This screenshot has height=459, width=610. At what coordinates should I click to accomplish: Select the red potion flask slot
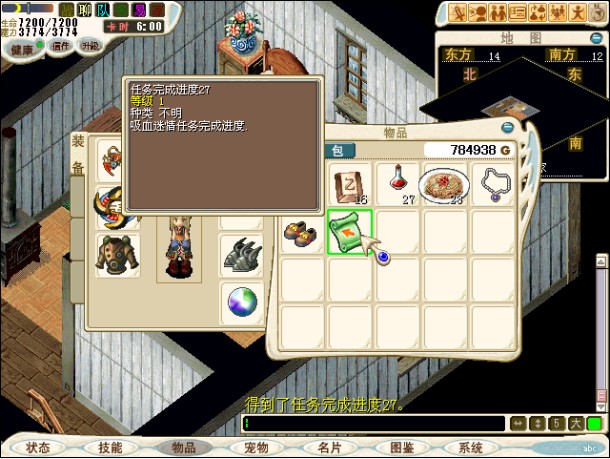click(x=398, y=184)
